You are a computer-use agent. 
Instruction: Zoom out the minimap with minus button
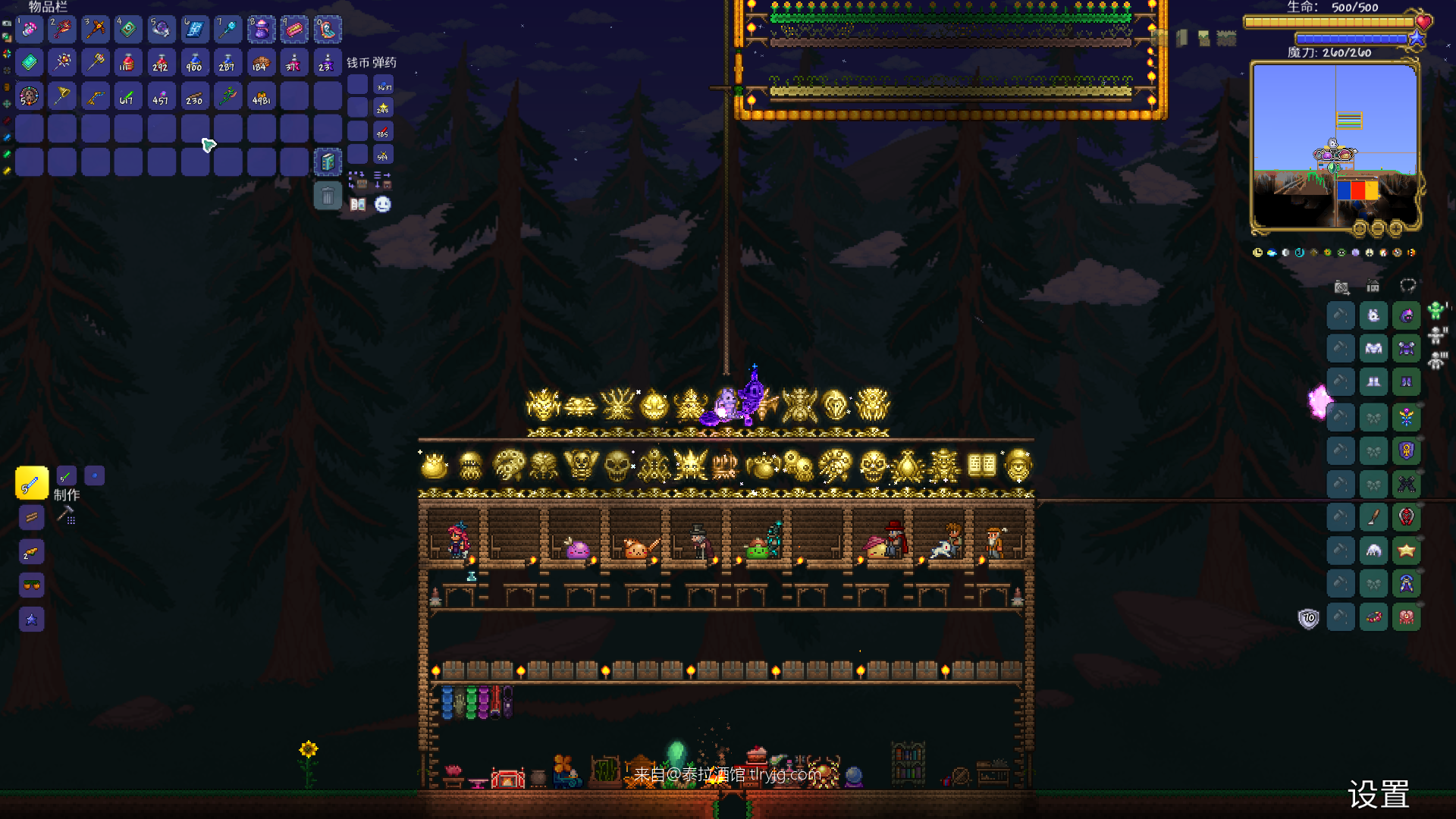pos(1378,227)
